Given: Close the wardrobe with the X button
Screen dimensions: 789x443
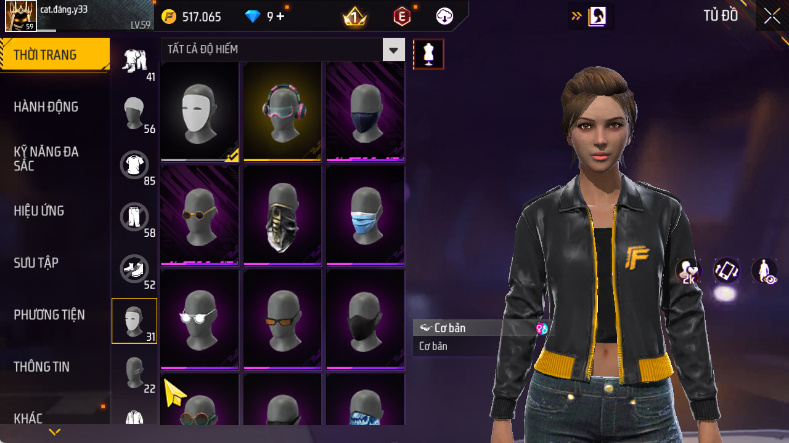Looking at the screenshot, I should point(772,16).
